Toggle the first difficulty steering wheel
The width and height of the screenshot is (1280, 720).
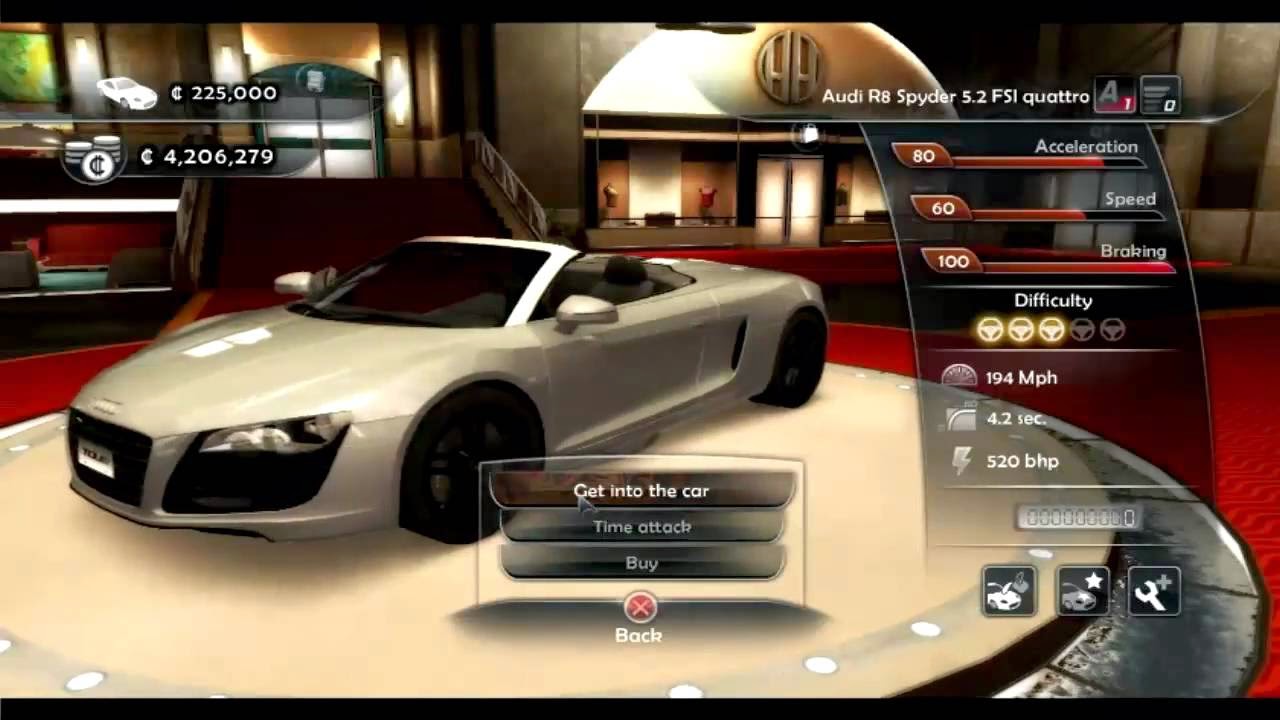pyautogui.click(x=989, y=330)
